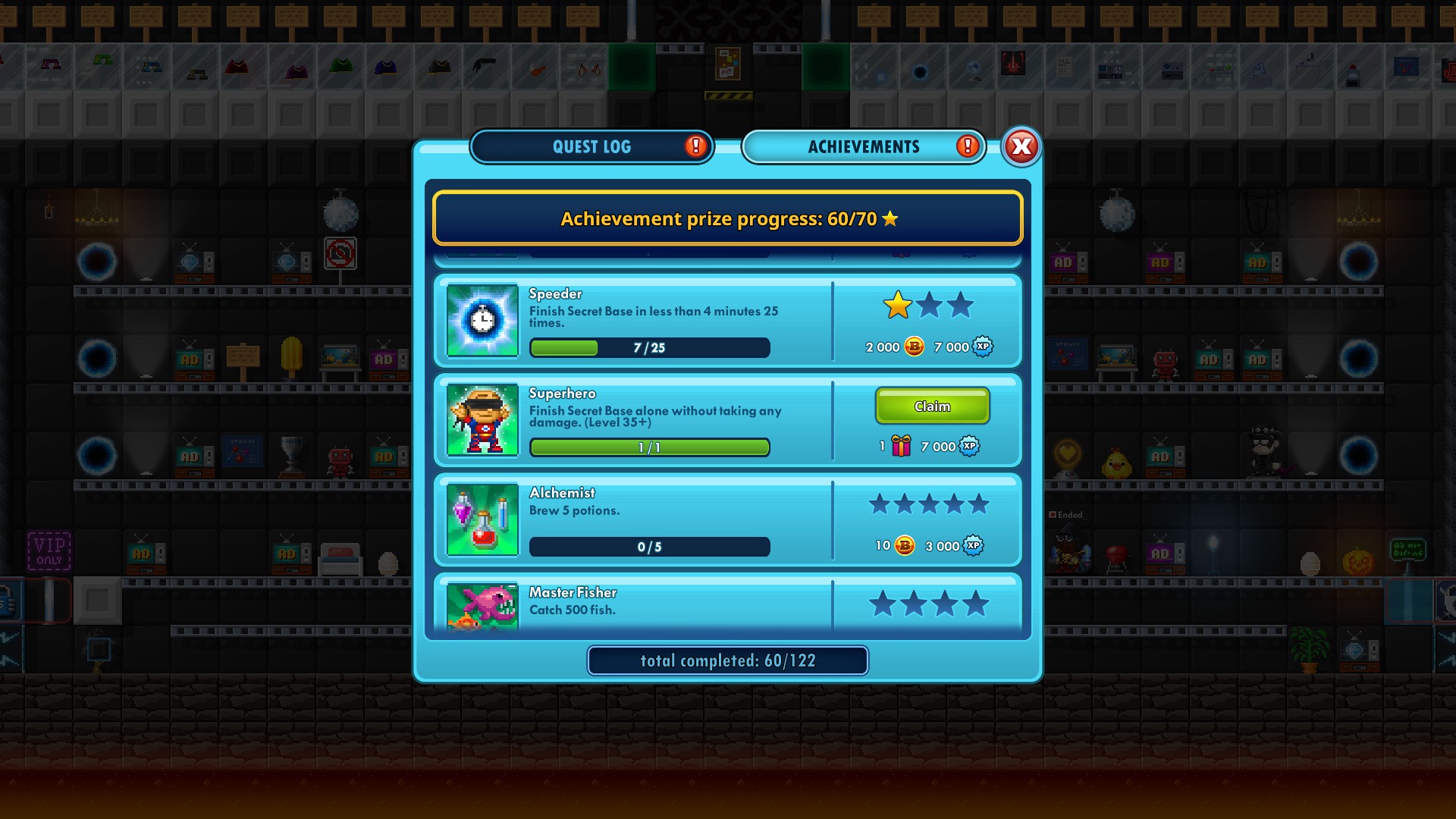1456x819 pixels.
Task: Close the achievements window
Action: [x=1021, y=146]
